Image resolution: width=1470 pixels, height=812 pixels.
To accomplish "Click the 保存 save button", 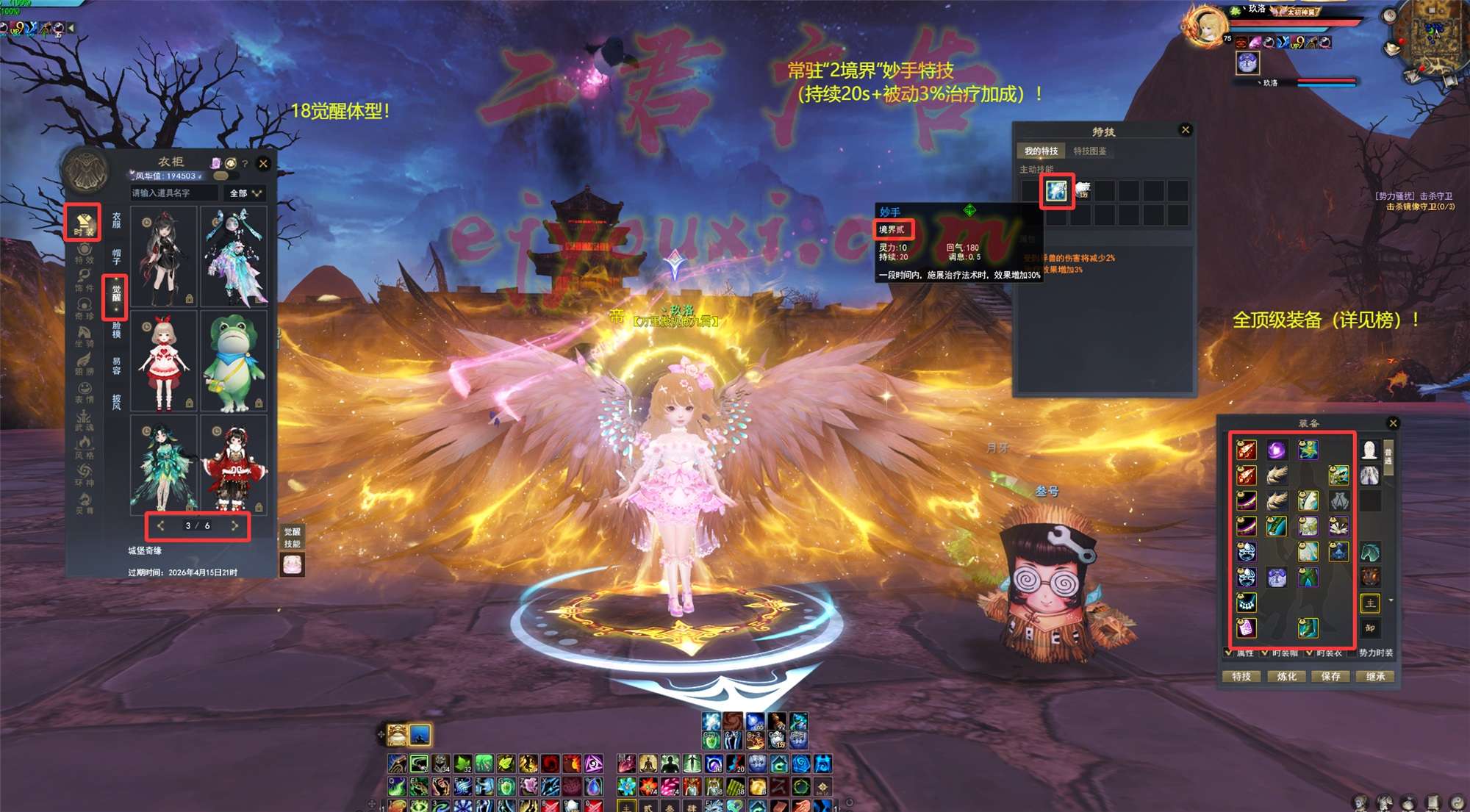I will [1330, 676].
